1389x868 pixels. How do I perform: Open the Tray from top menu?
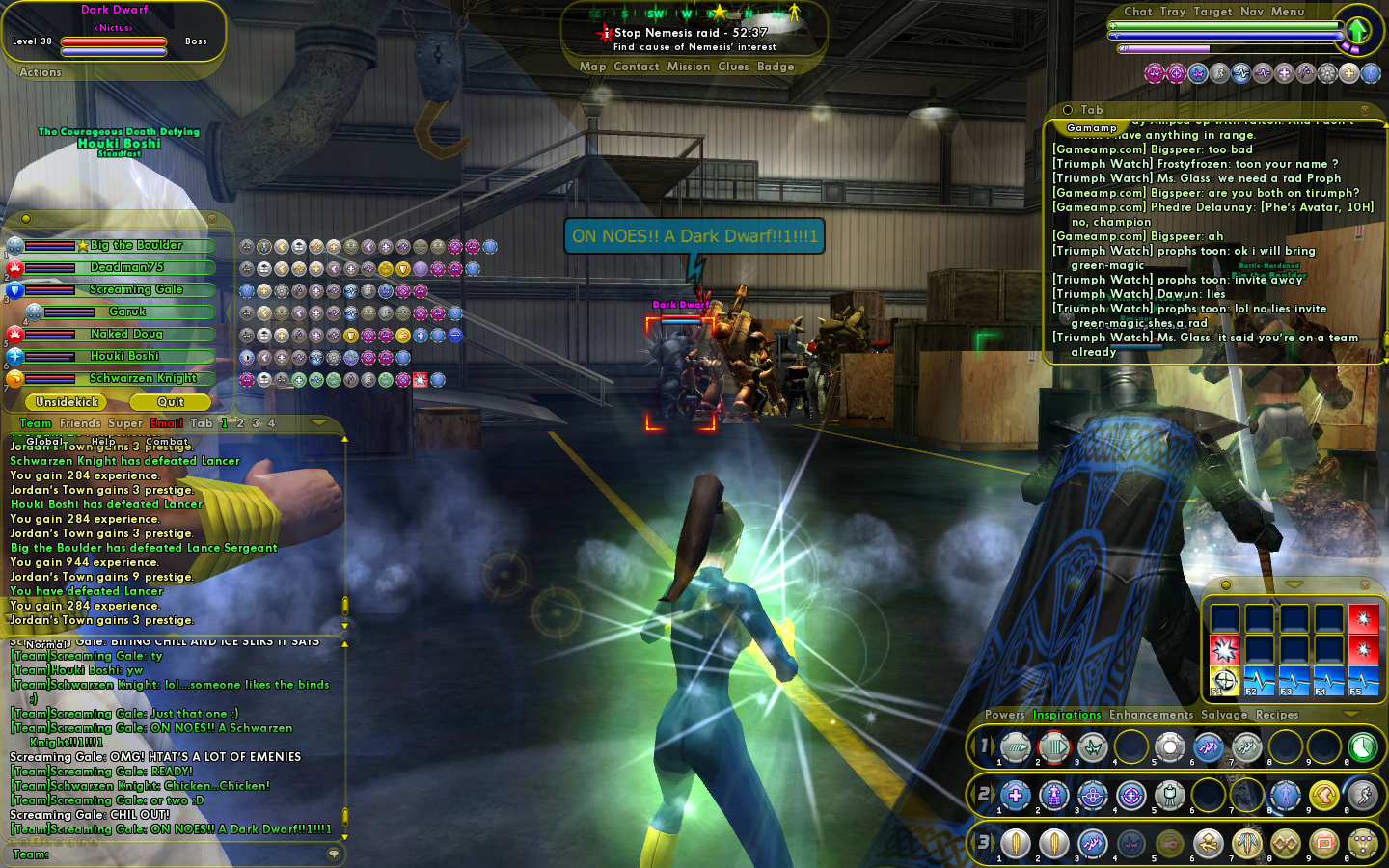point(1173,12)
